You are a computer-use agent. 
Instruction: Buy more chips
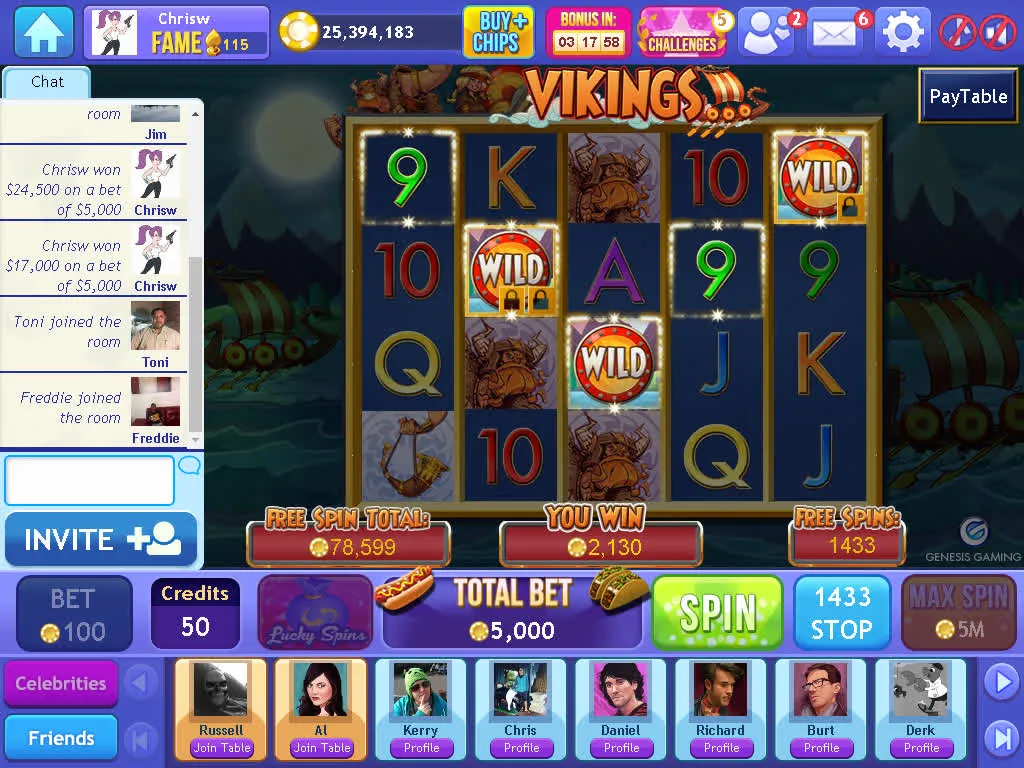click(x=498, y=32)
